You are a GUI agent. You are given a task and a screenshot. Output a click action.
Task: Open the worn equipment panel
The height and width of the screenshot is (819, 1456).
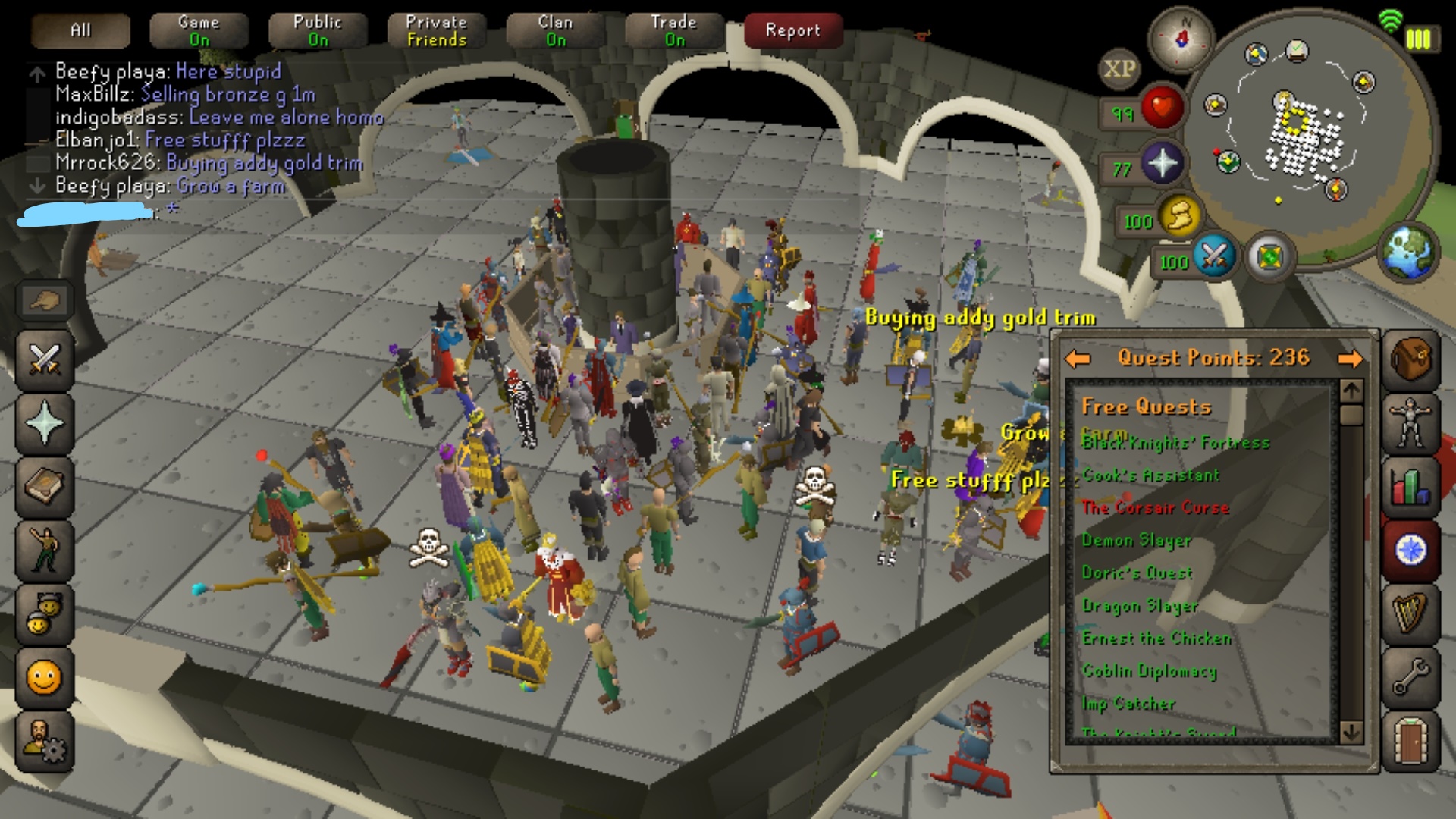[x=1412, y=425]
